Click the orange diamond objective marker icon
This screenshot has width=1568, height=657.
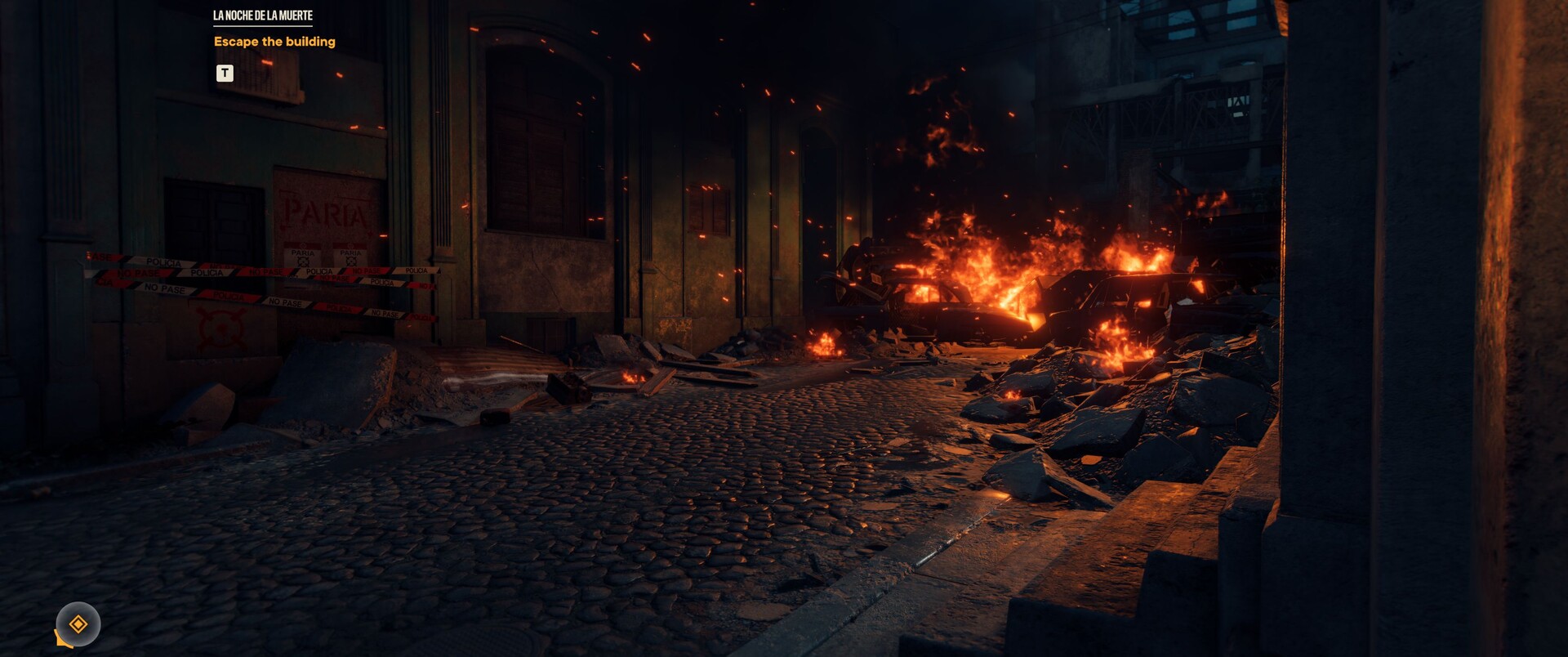[78, 624]
